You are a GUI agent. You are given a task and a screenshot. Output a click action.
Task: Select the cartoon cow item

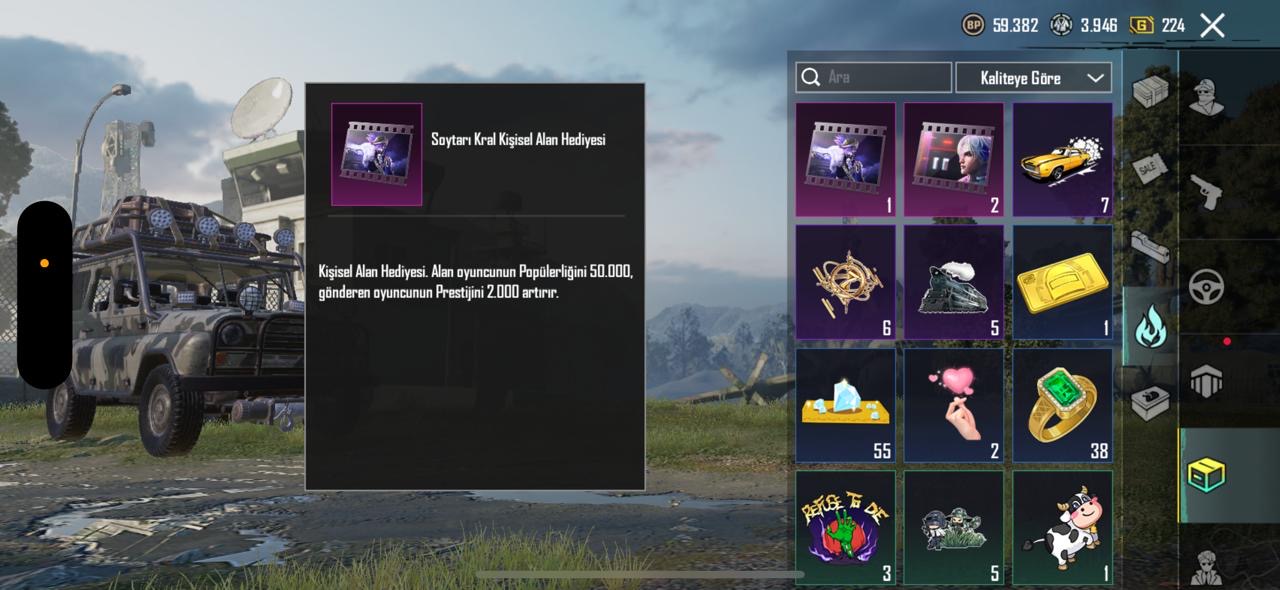tap(1062, 527)
